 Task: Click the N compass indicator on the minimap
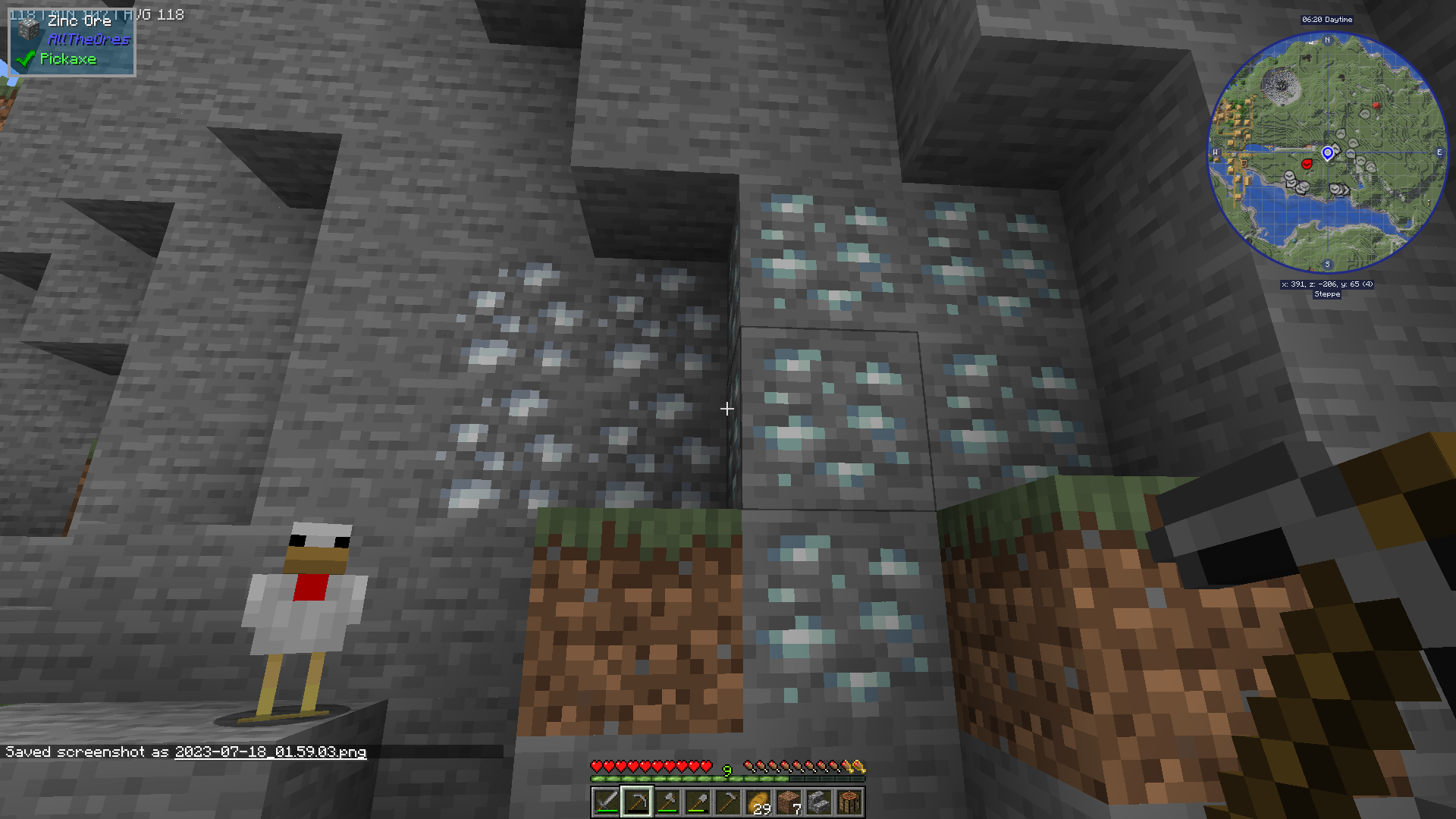pyautogui.click(x=1326, y=40)
